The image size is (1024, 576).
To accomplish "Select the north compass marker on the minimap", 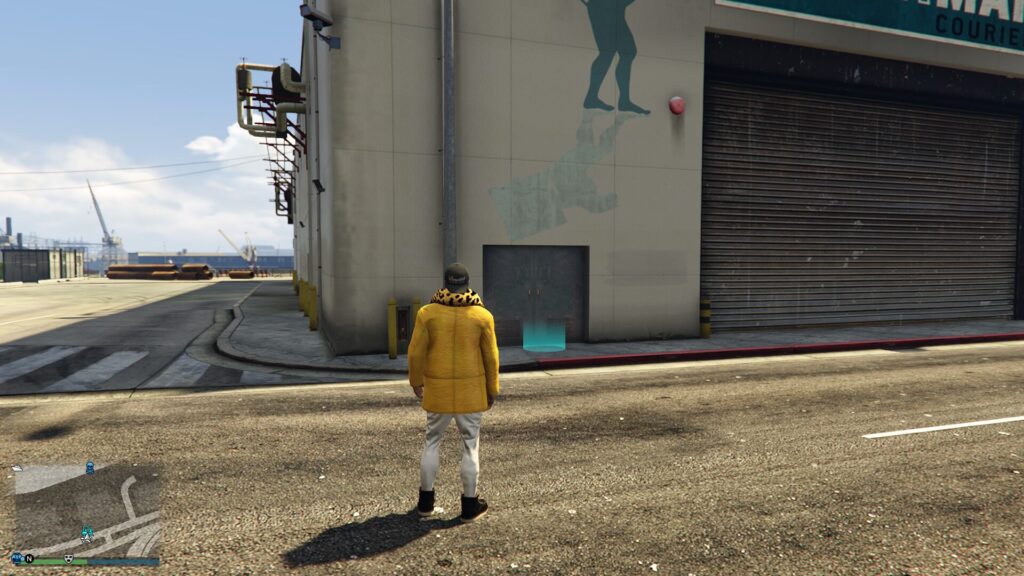I will [29, 557].
